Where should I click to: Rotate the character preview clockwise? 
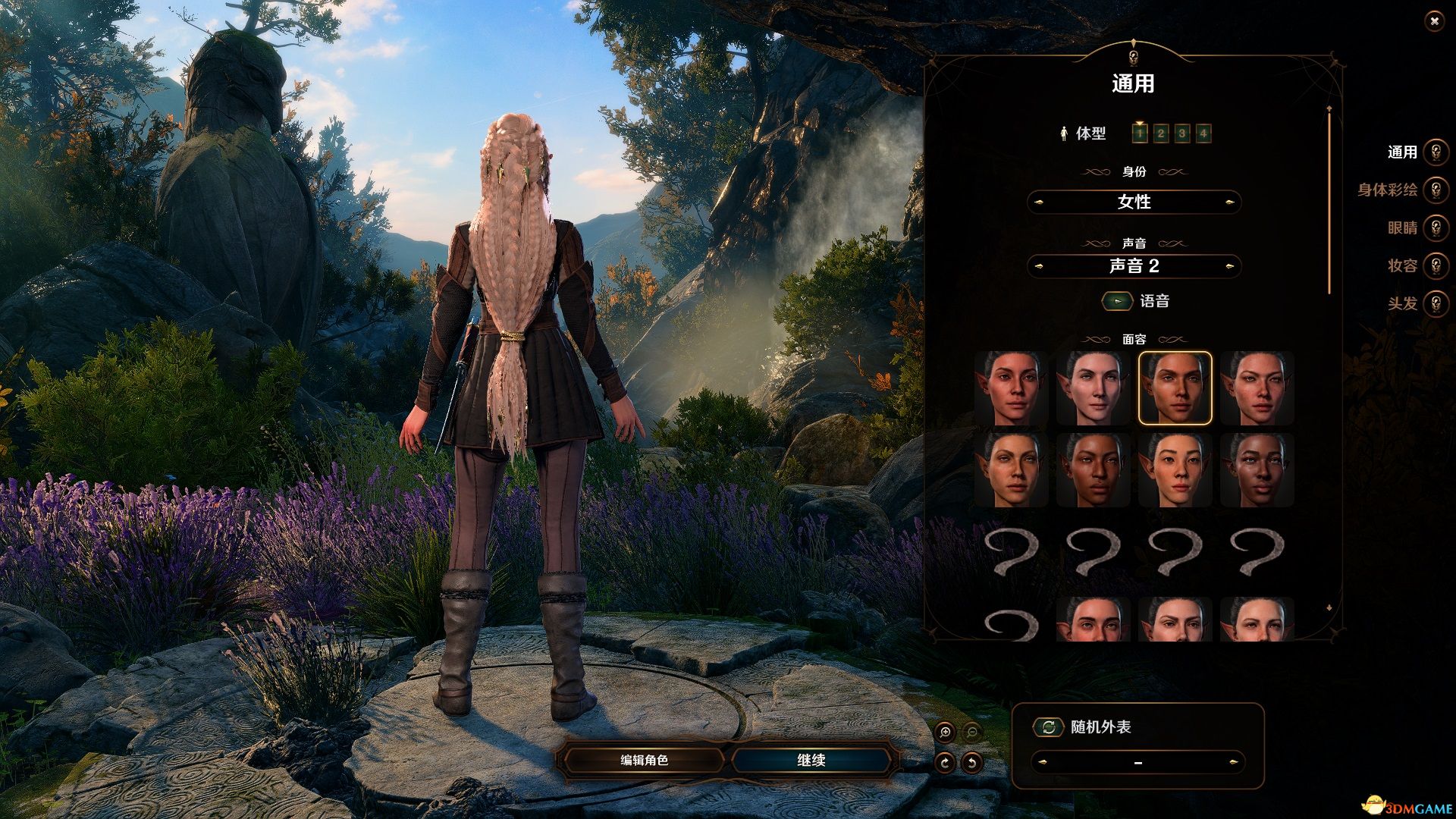pos(945,763)
